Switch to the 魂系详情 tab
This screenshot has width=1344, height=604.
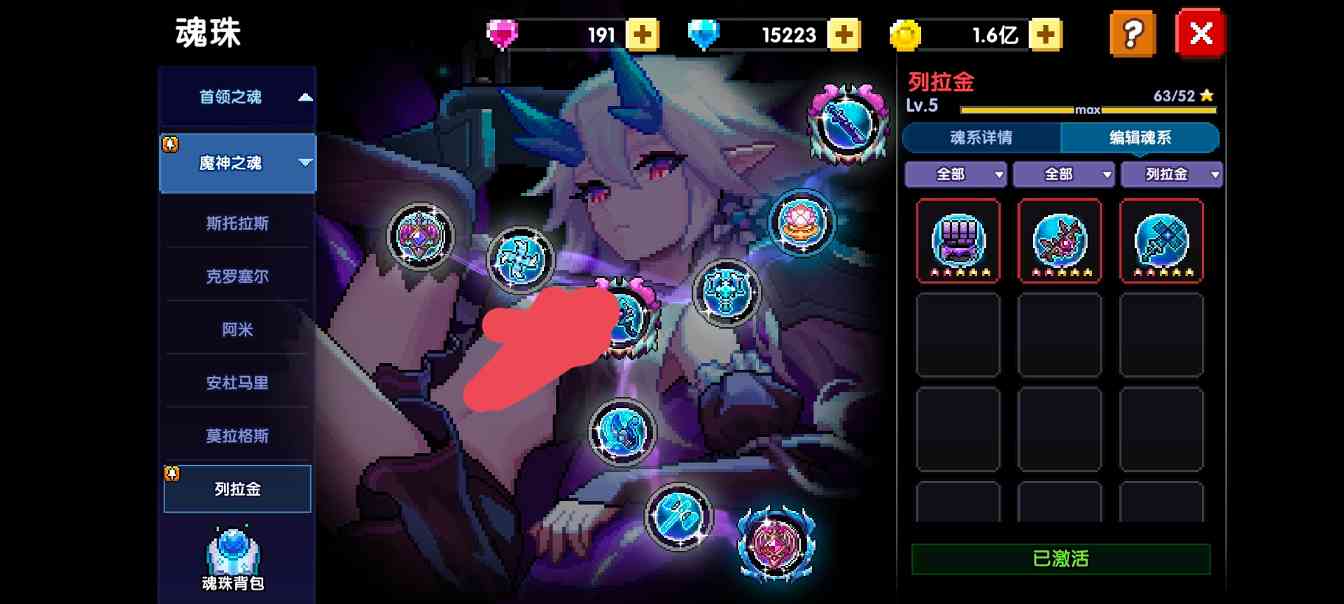coord(980,138)
